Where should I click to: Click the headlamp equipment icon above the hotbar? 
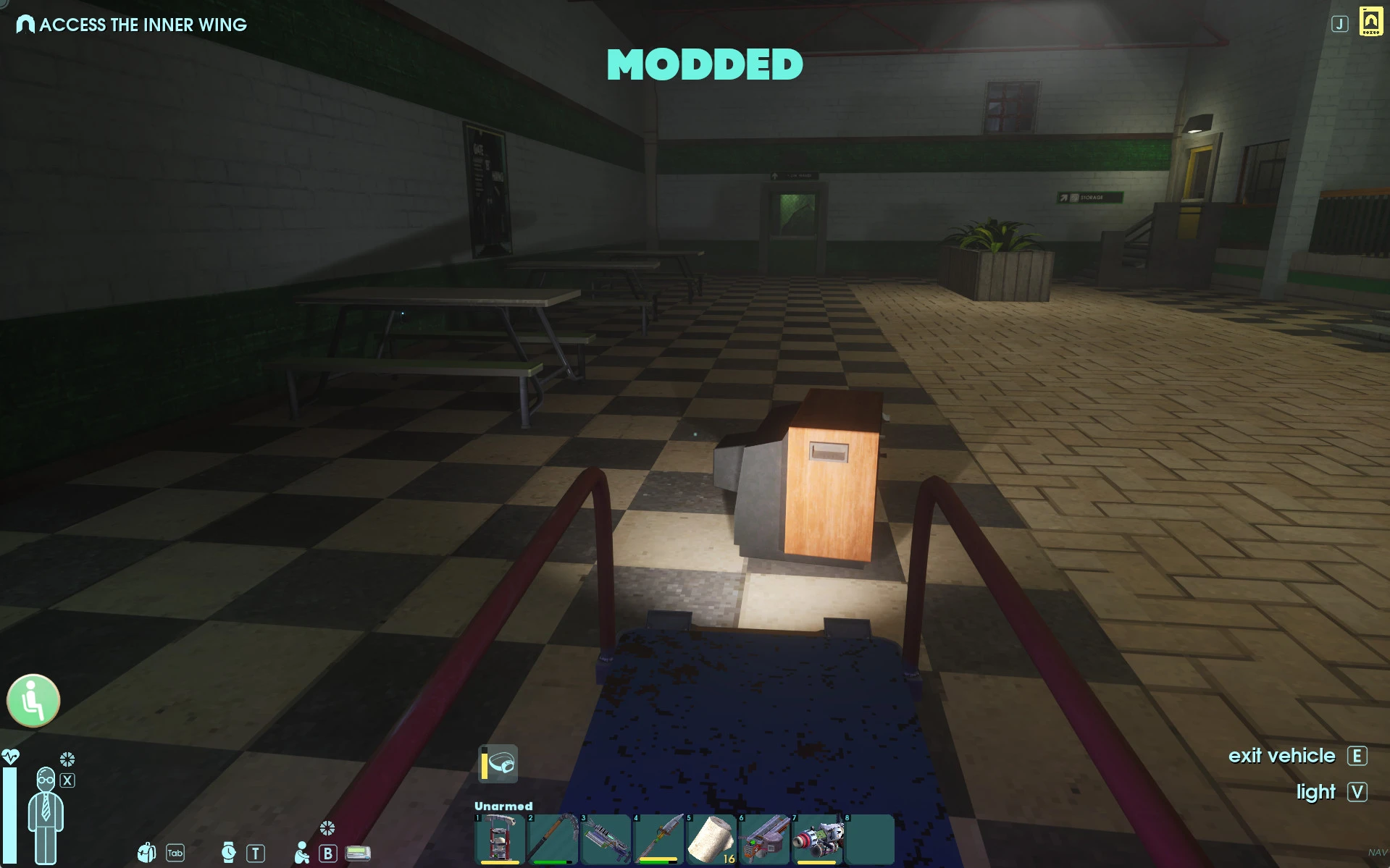tap(498, 764)
